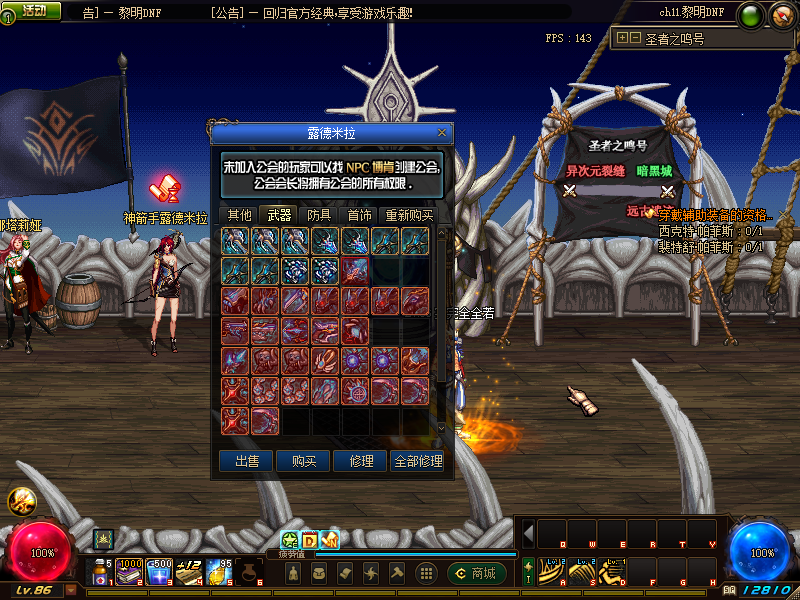Image resolution: width=800 pixels, height=600 pixels.
Task: Click the down arrow of the shop scrollbar
Action: [443, 428]
